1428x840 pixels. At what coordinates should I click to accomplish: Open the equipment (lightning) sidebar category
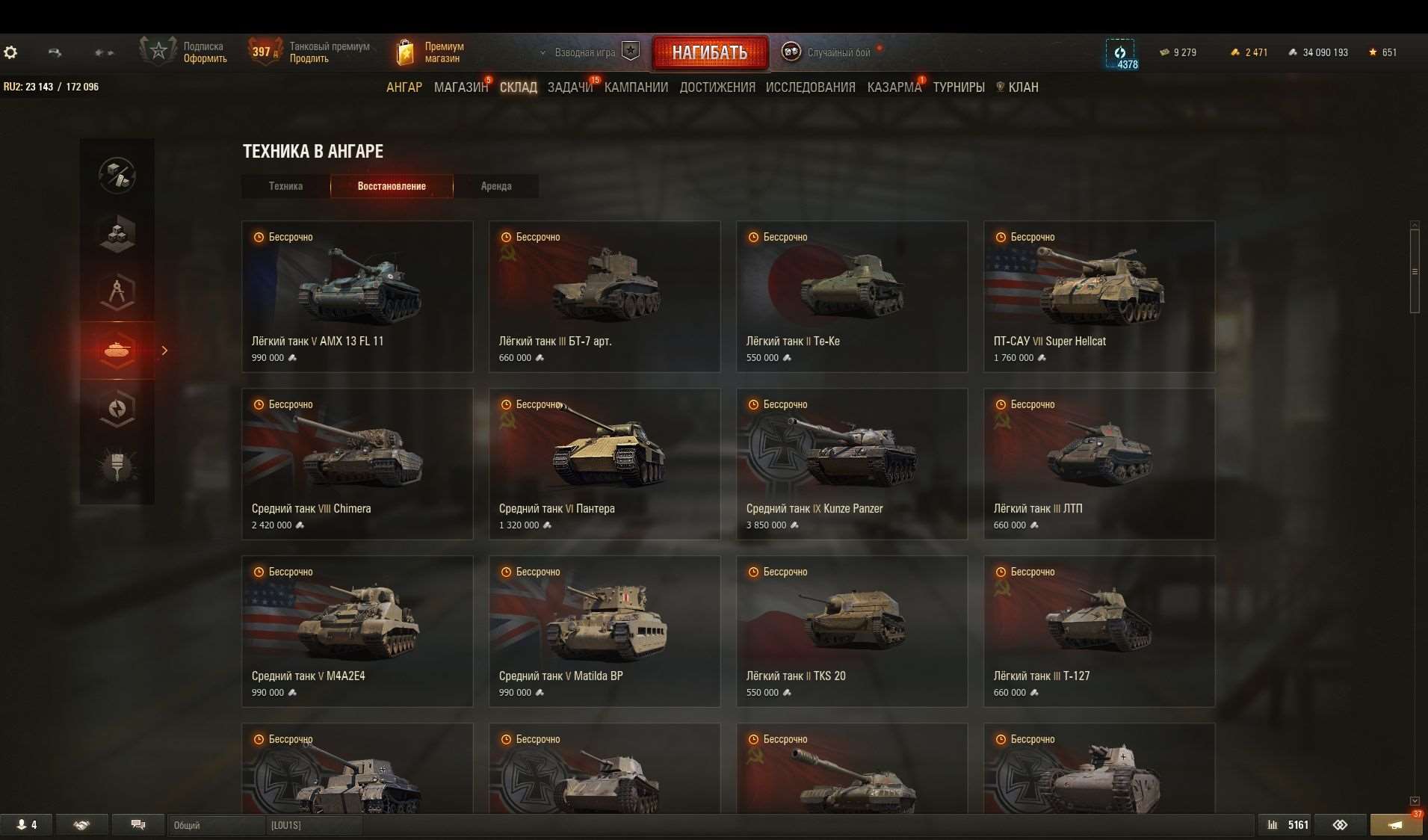tap(117, 408)
